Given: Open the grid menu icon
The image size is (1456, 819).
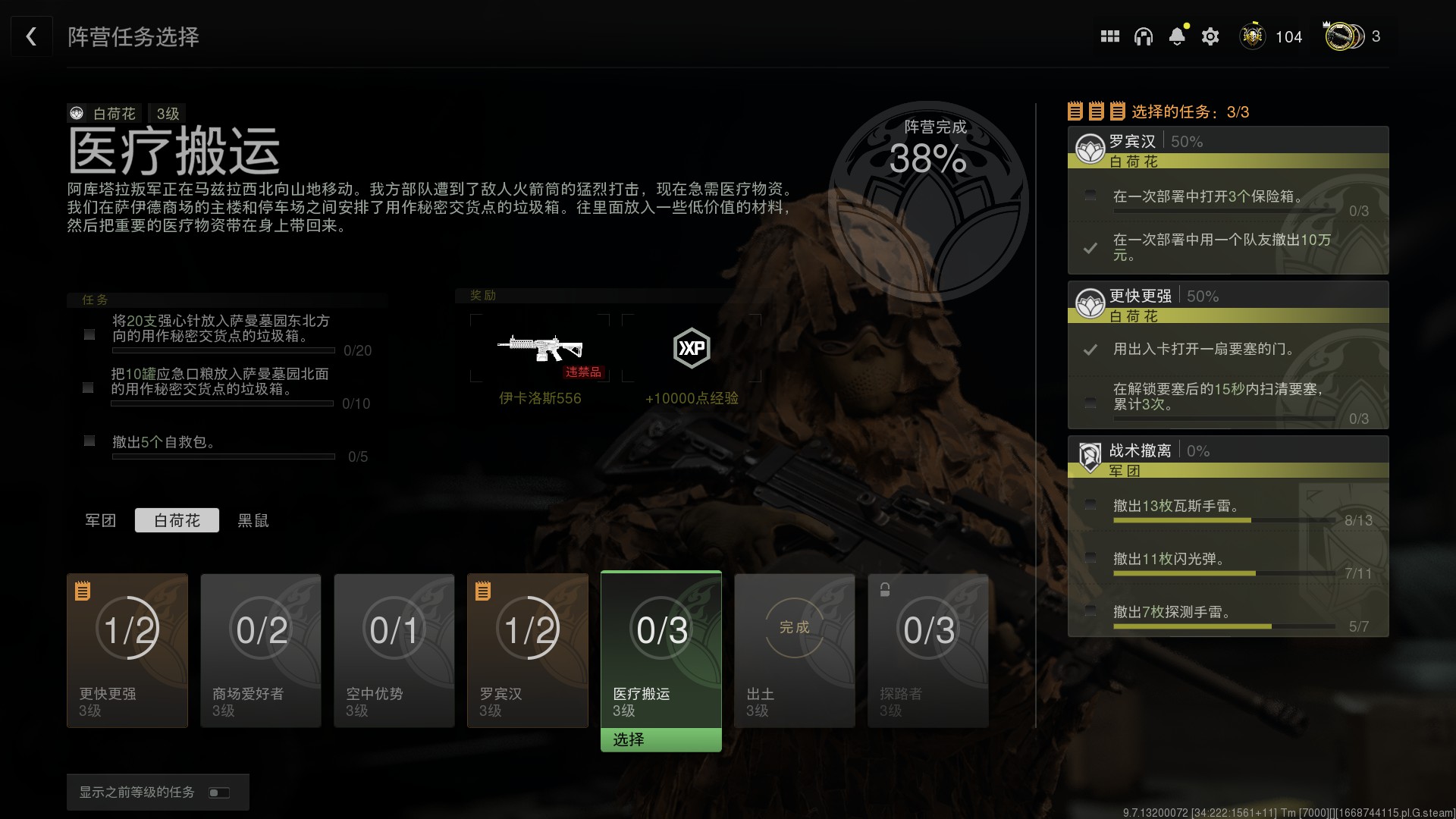Looking at the screenshot, I should tap(1109, 36).
